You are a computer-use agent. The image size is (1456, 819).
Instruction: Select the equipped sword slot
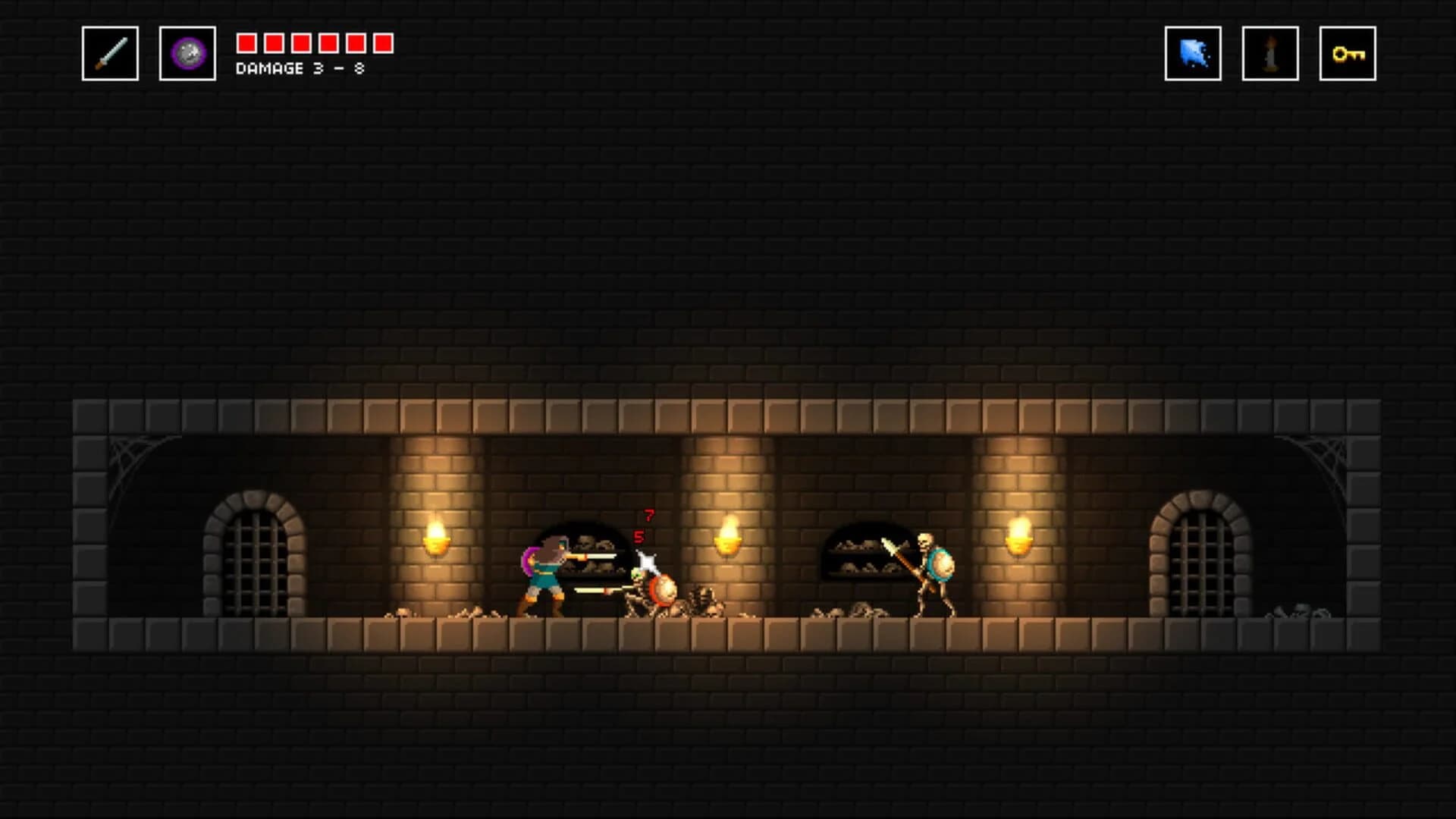coord(110,54)
